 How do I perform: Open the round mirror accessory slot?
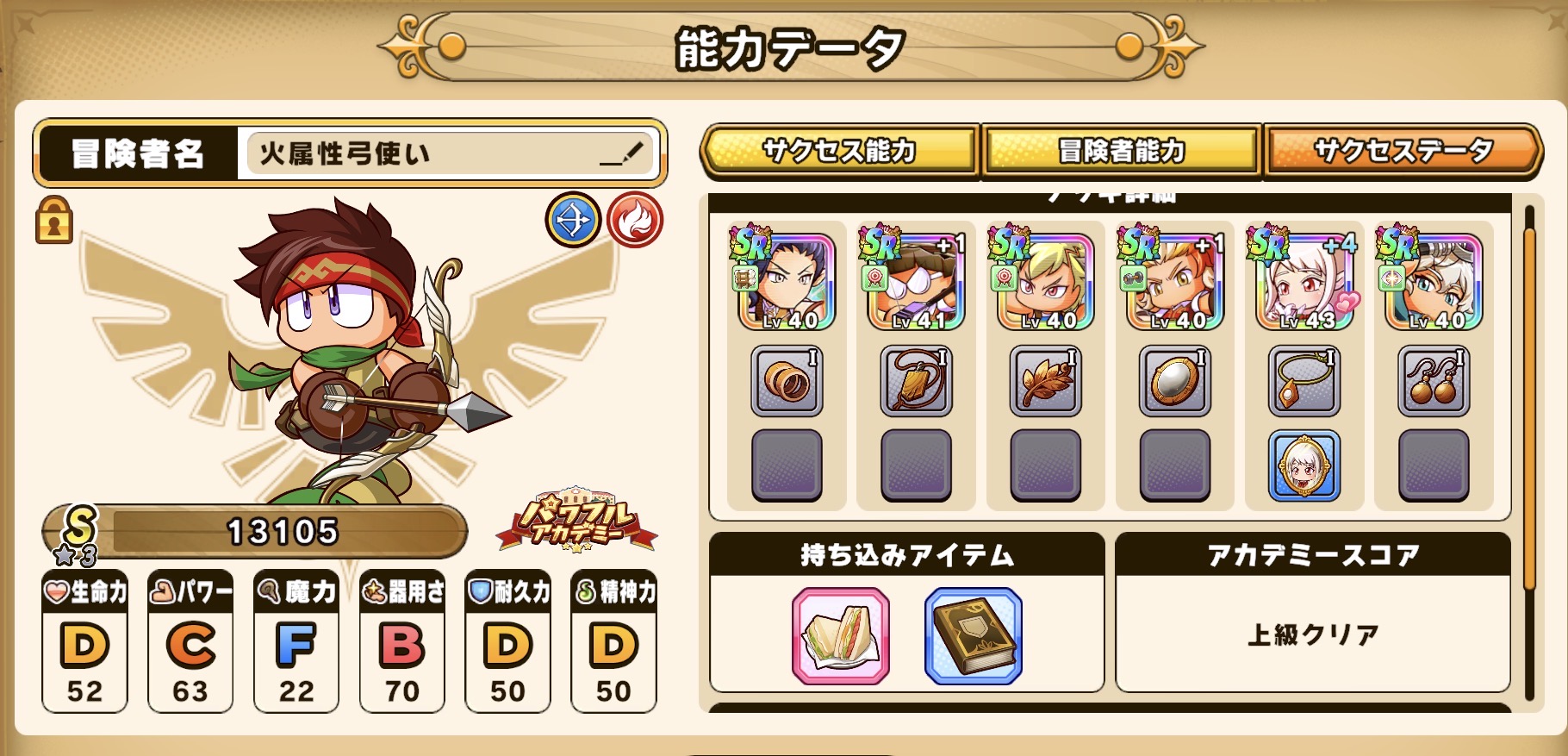pyautogui.click(x=1174, y=381)
